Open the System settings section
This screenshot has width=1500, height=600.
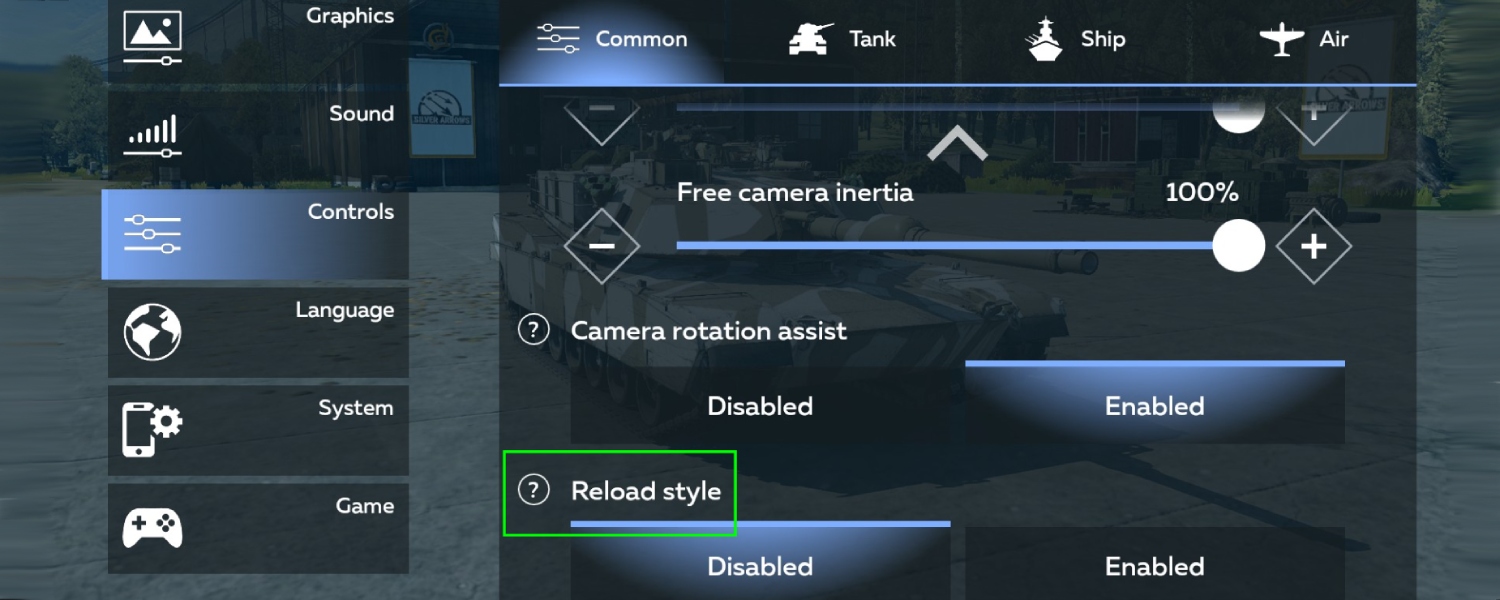coord(257,430)
